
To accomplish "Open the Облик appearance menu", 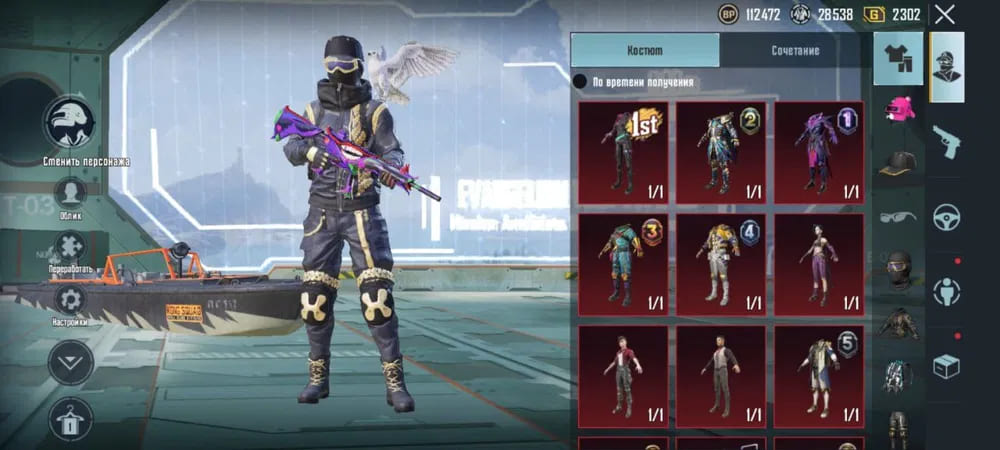I will click(x=70, y=193).
